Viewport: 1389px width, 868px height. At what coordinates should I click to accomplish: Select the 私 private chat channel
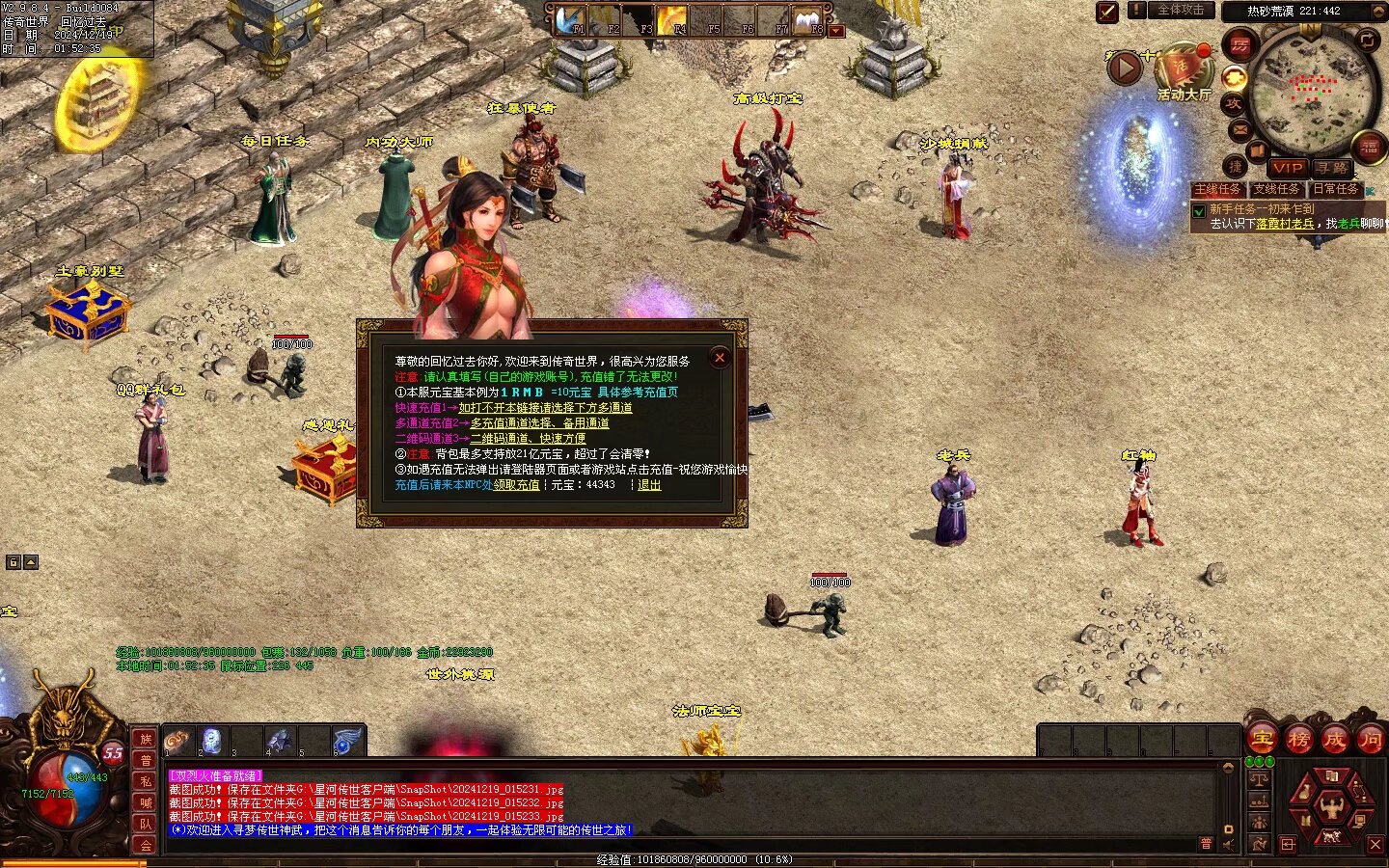(146, 781)
